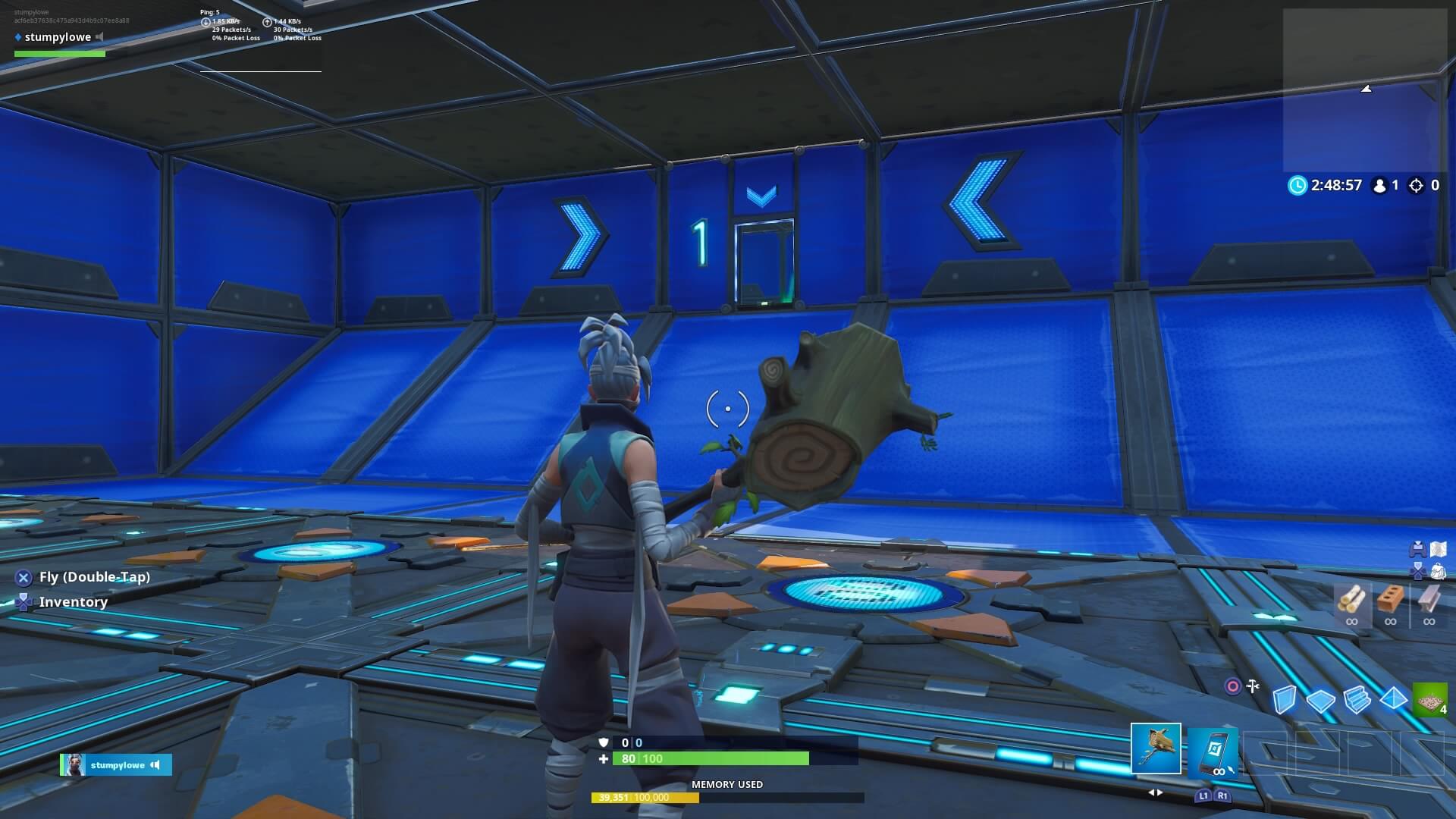1456x819 pixels.
Task: Select the harvesting pickaxe hotbar slot
Action: (1156, 748)
